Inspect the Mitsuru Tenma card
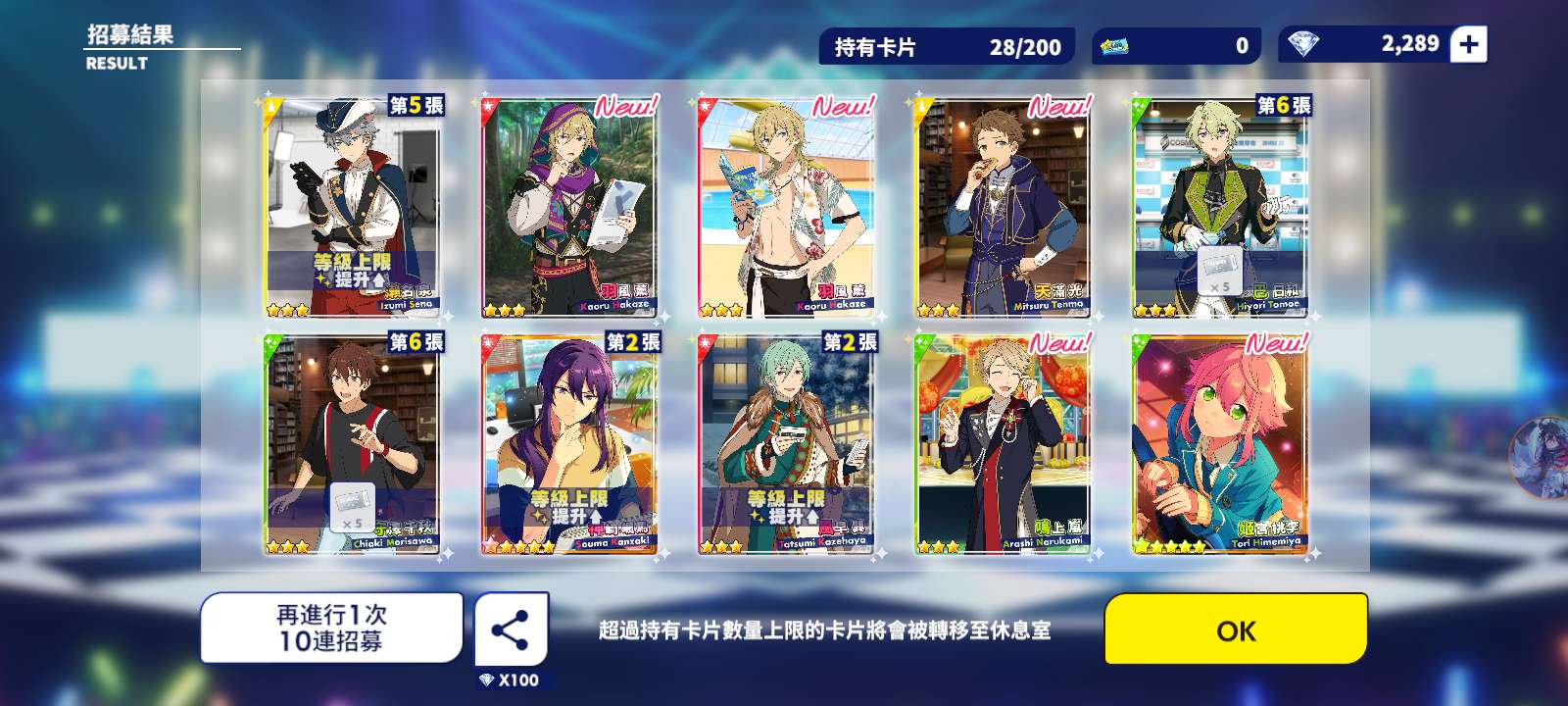Image resolution: width=1568 pixels, height=706 pixels. click(x=1003, y=207)
